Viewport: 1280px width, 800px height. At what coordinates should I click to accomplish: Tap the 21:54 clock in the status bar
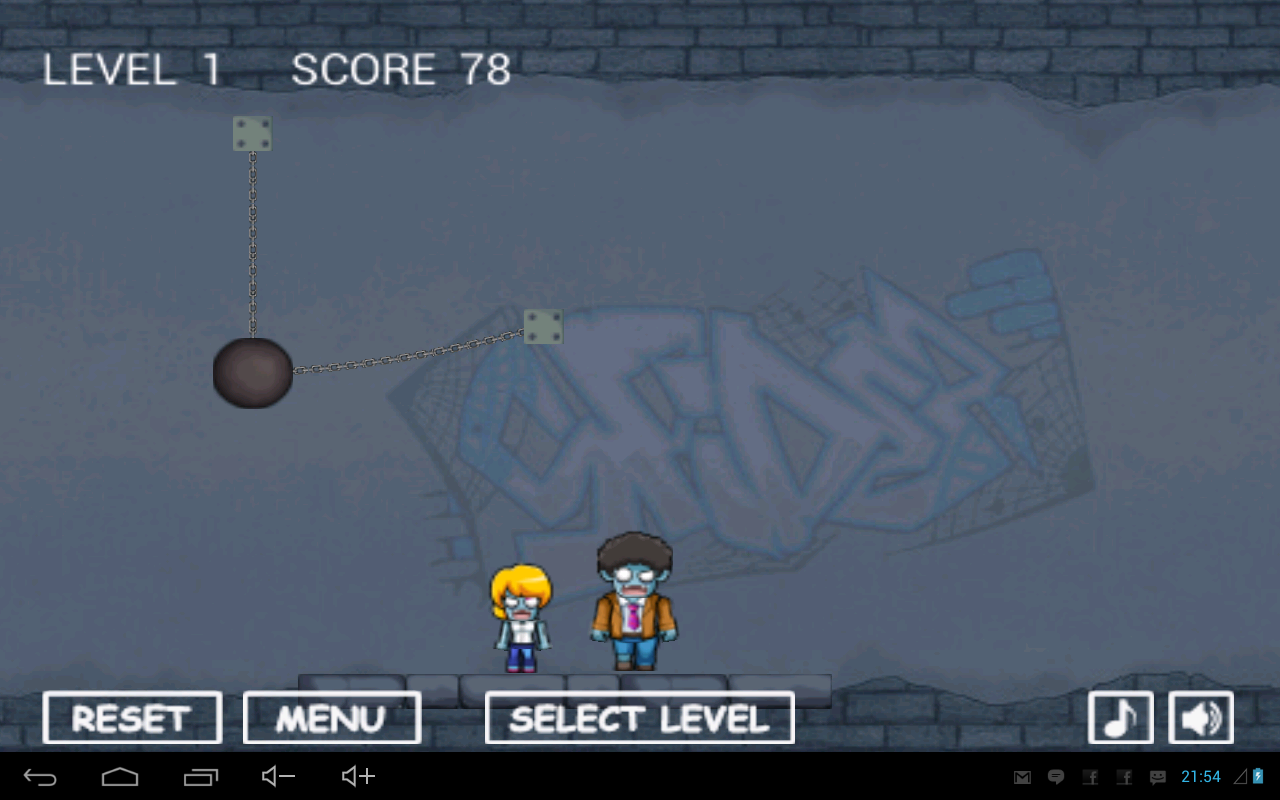[1202, 776]
